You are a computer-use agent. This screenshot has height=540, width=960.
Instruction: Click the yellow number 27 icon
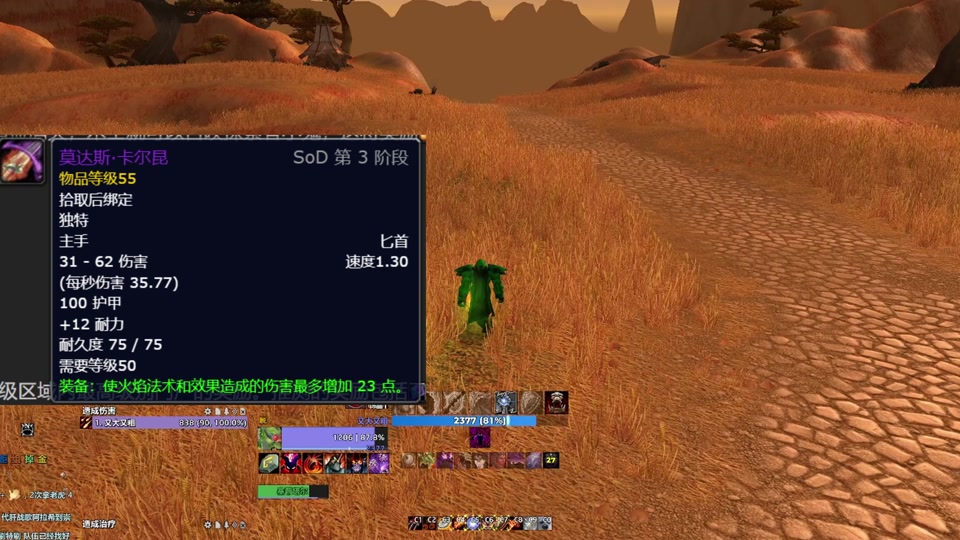pyautogui.click(x=551, y=460)
